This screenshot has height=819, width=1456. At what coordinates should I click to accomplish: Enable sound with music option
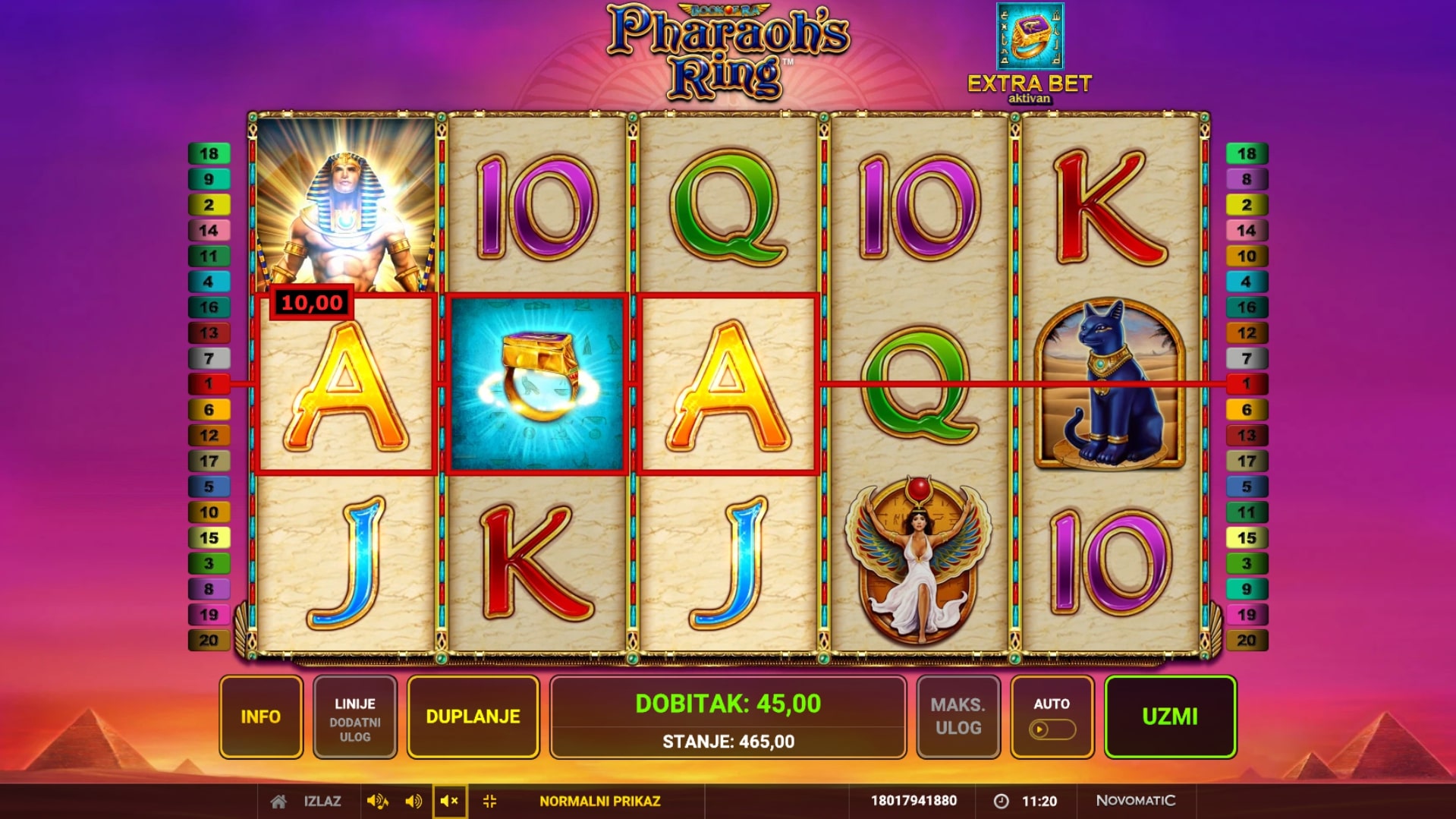tap(377, 801)
